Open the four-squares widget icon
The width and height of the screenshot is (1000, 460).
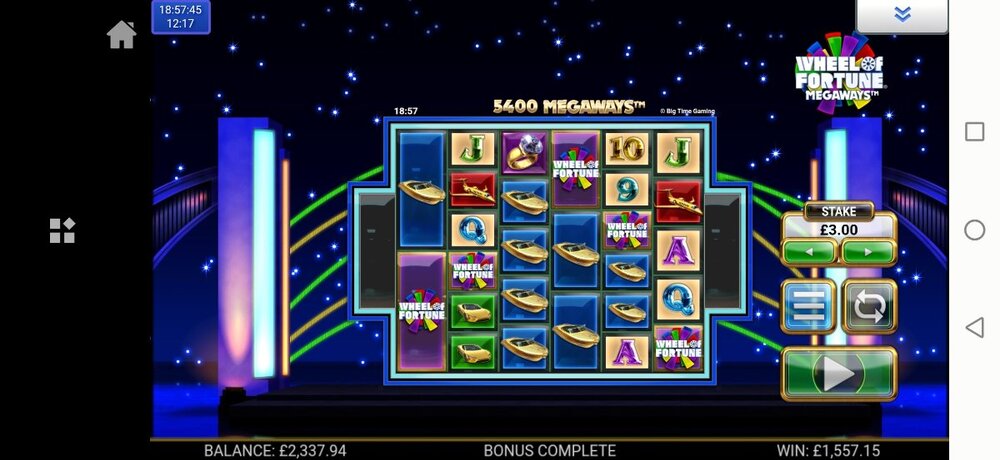coord(62,231)
